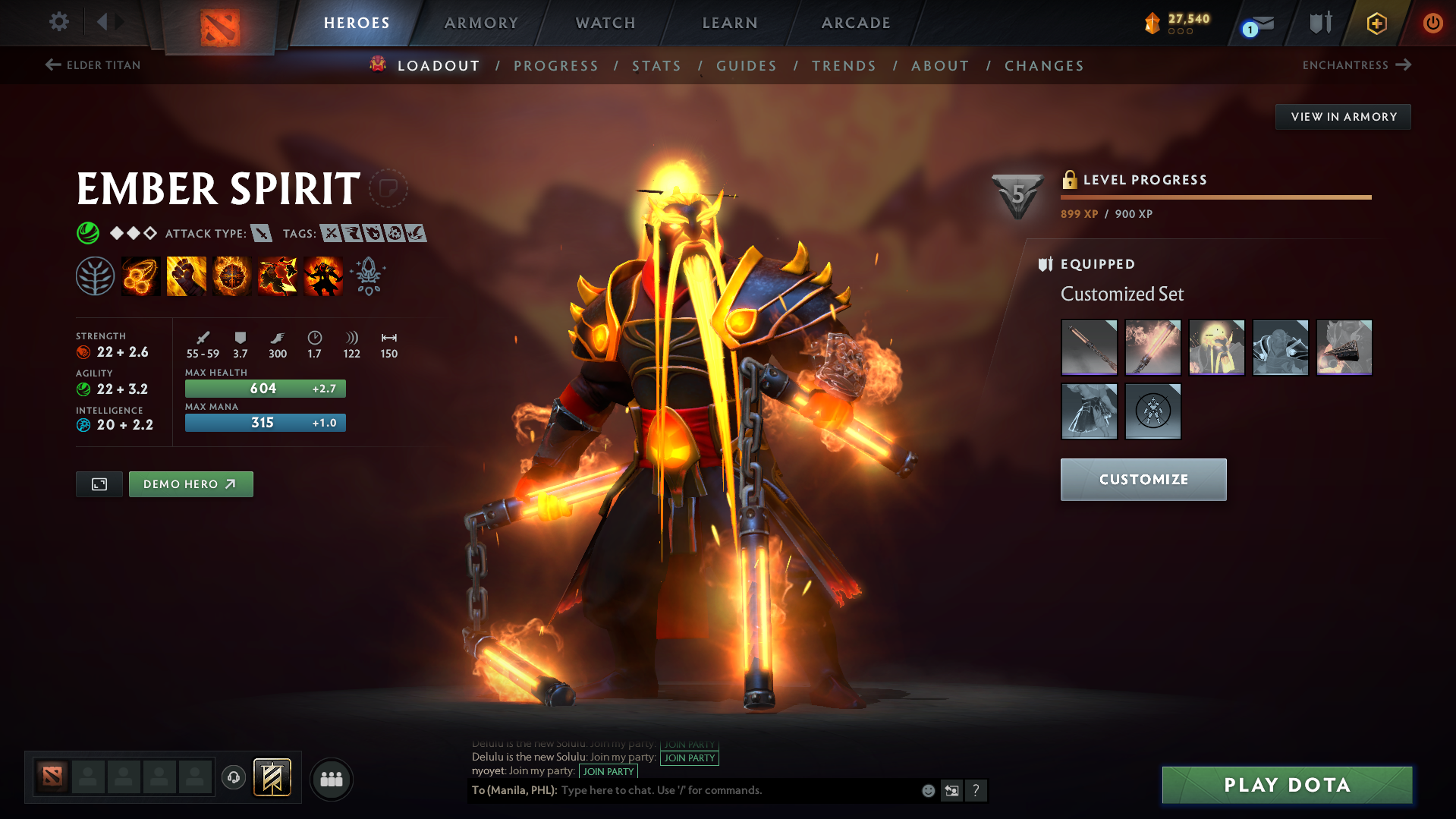
Task: Open the settings gear in top left
Action: click(x=59, y=22)
